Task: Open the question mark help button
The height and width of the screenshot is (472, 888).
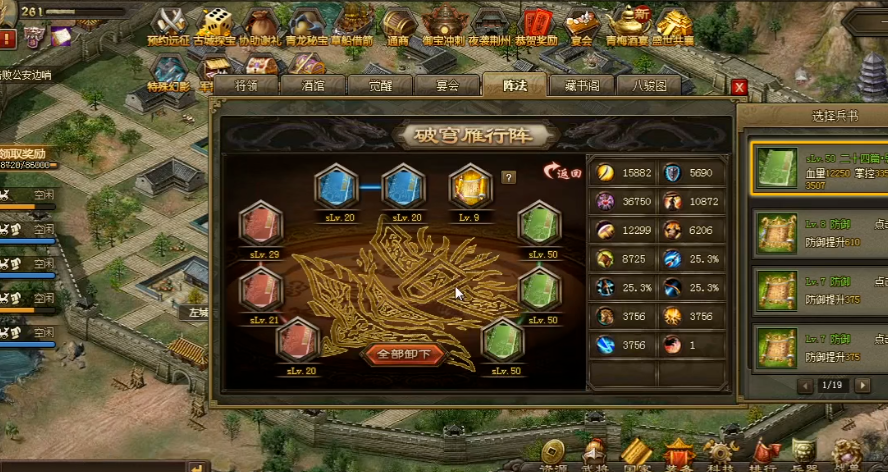Action: (x=509, y=178)
